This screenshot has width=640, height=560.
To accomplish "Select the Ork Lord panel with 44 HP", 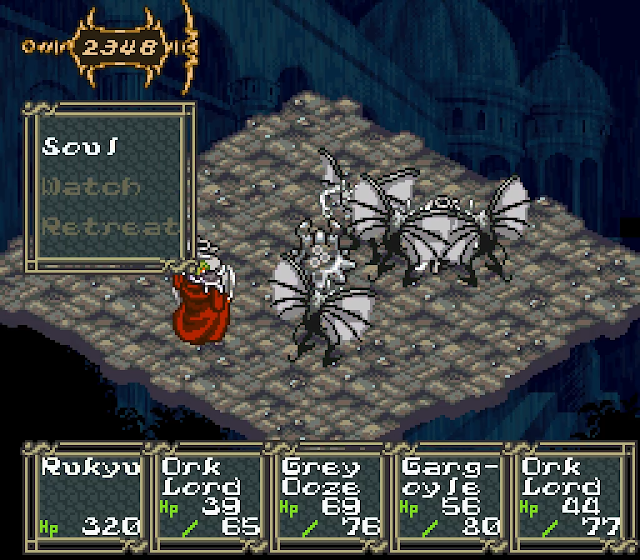I will pos(566,494).
